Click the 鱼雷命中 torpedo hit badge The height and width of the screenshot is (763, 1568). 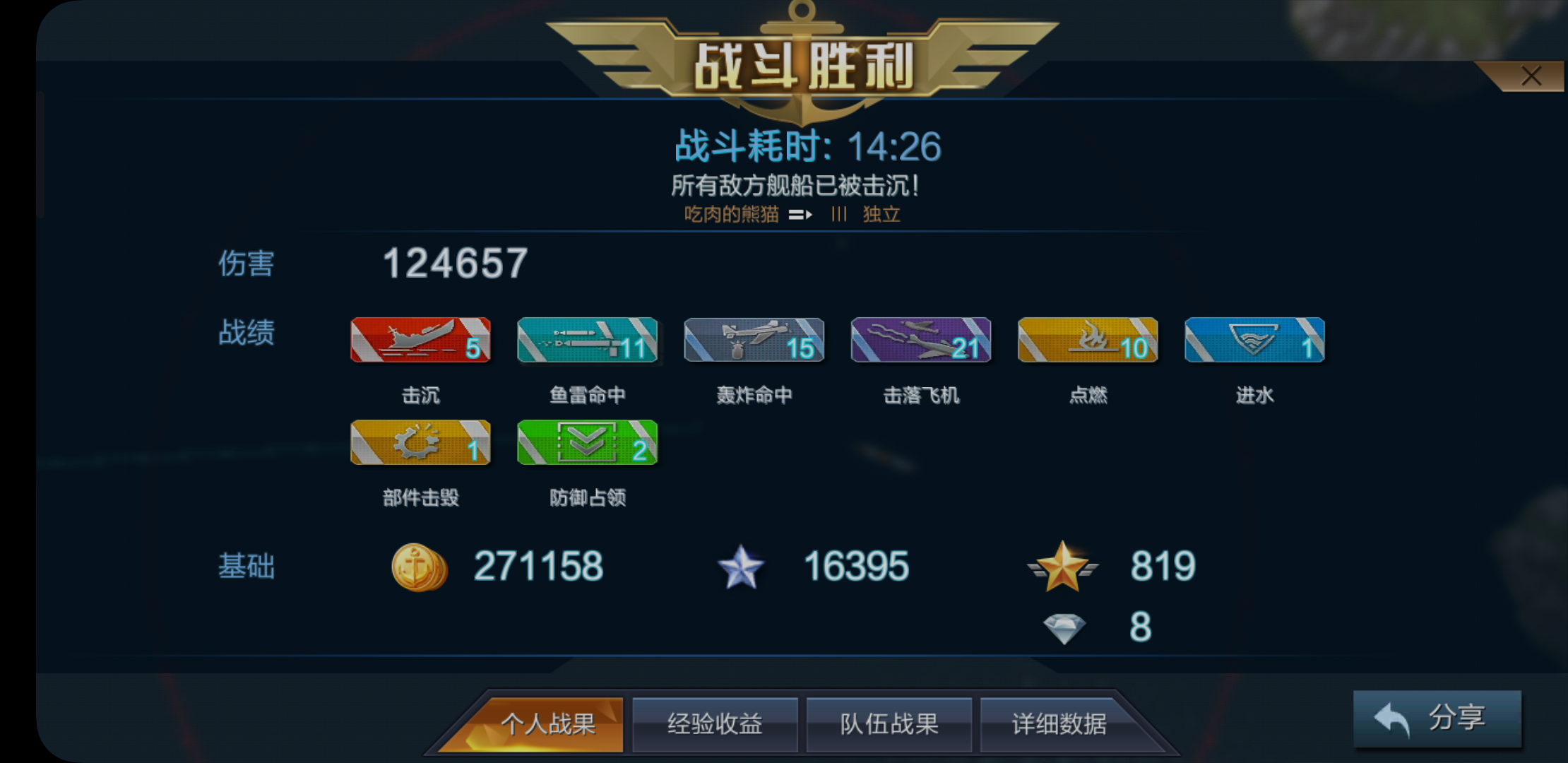(586, 341)
